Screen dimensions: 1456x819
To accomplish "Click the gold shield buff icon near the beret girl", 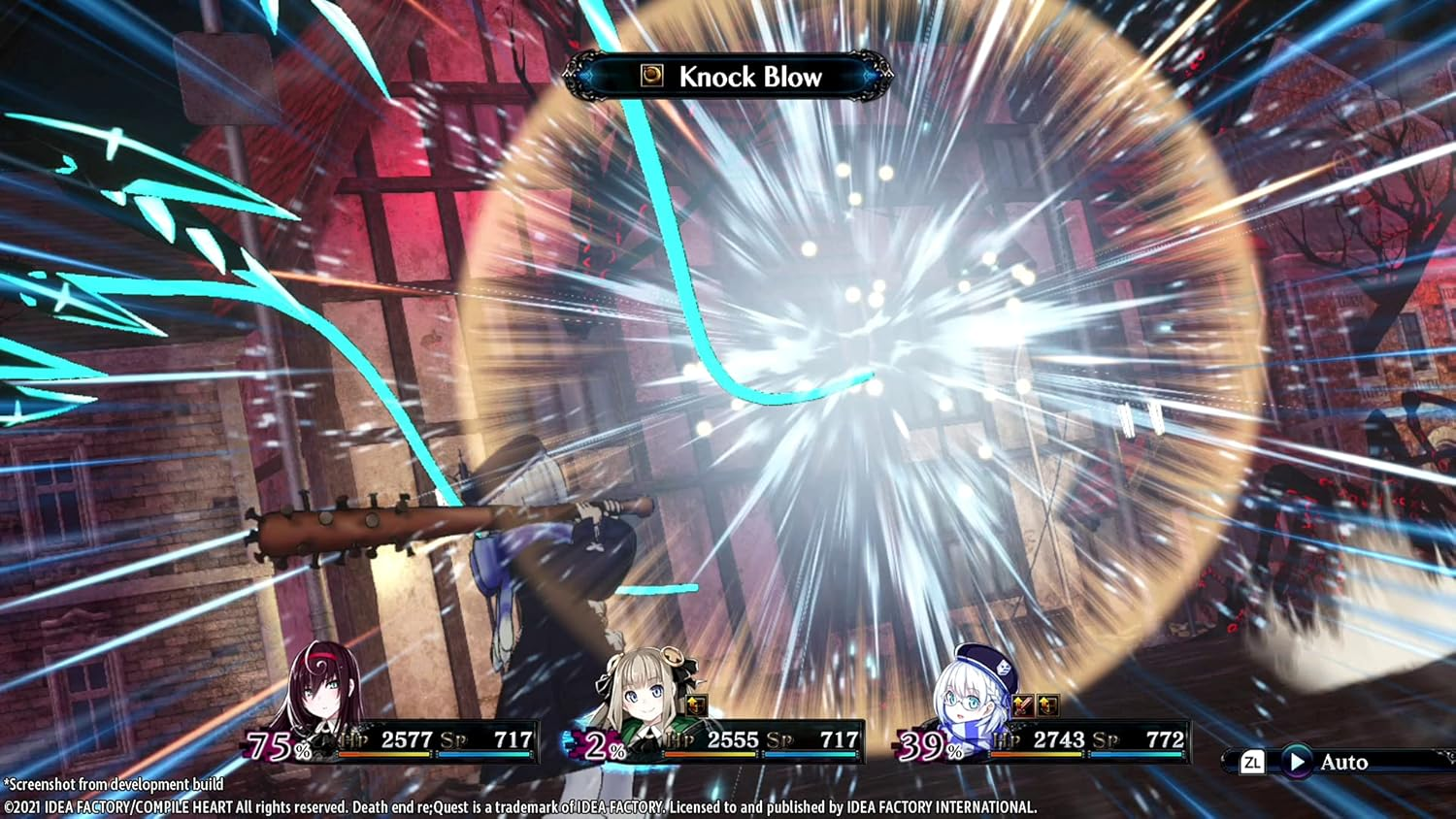I will 1048,706.
